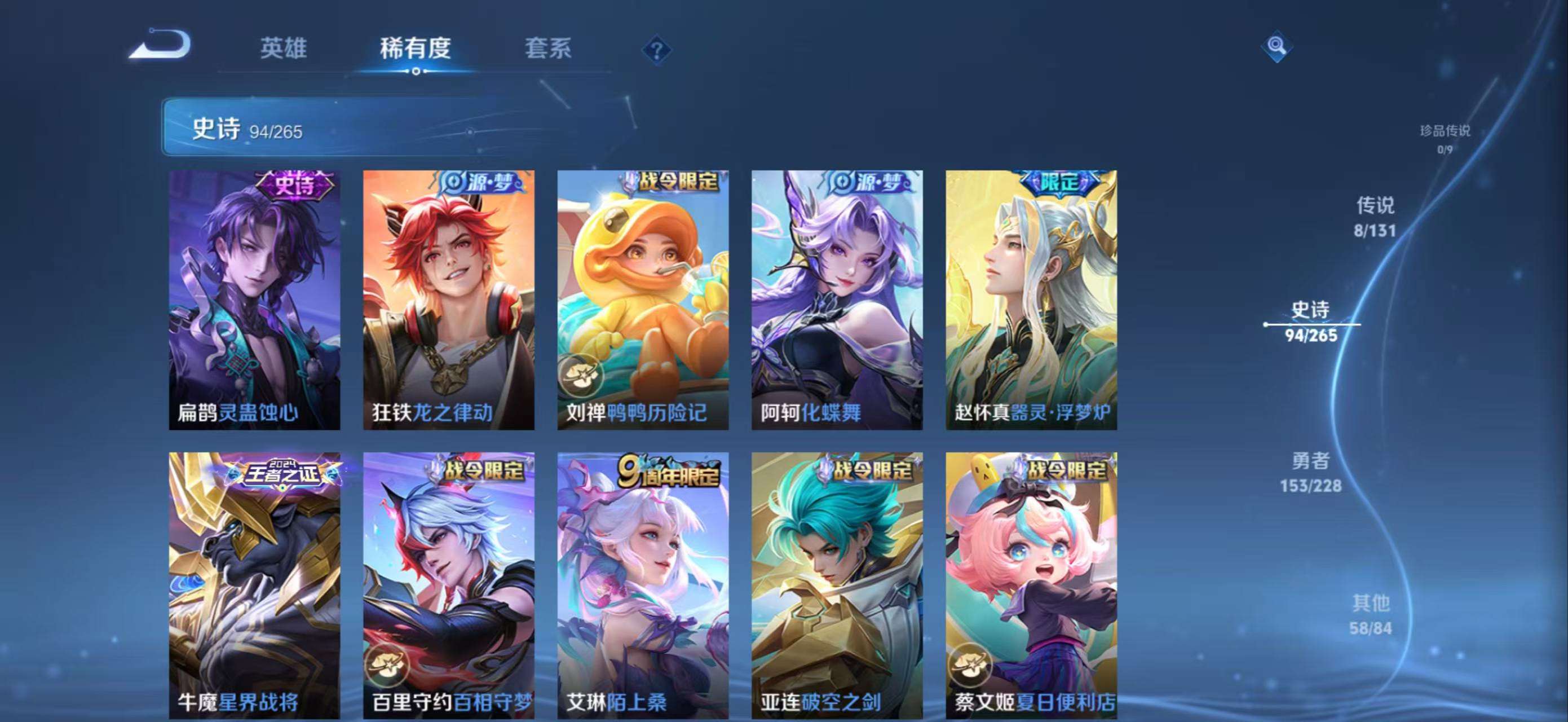View the 蔡文姬 夏日便利店 skin card
Image resolution: width=1568 pixels, height=722 pixels.
coord(1031,584)
